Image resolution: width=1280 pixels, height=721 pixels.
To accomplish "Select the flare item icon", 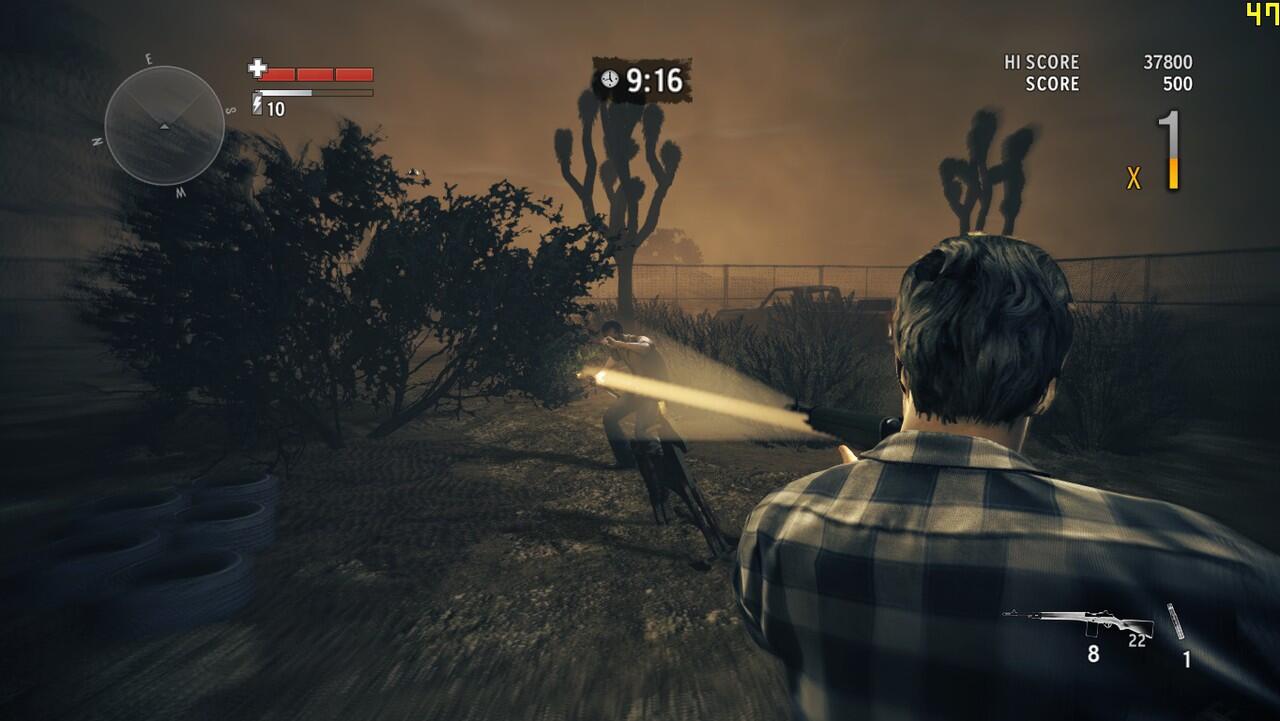I will tap(1176, 621).
